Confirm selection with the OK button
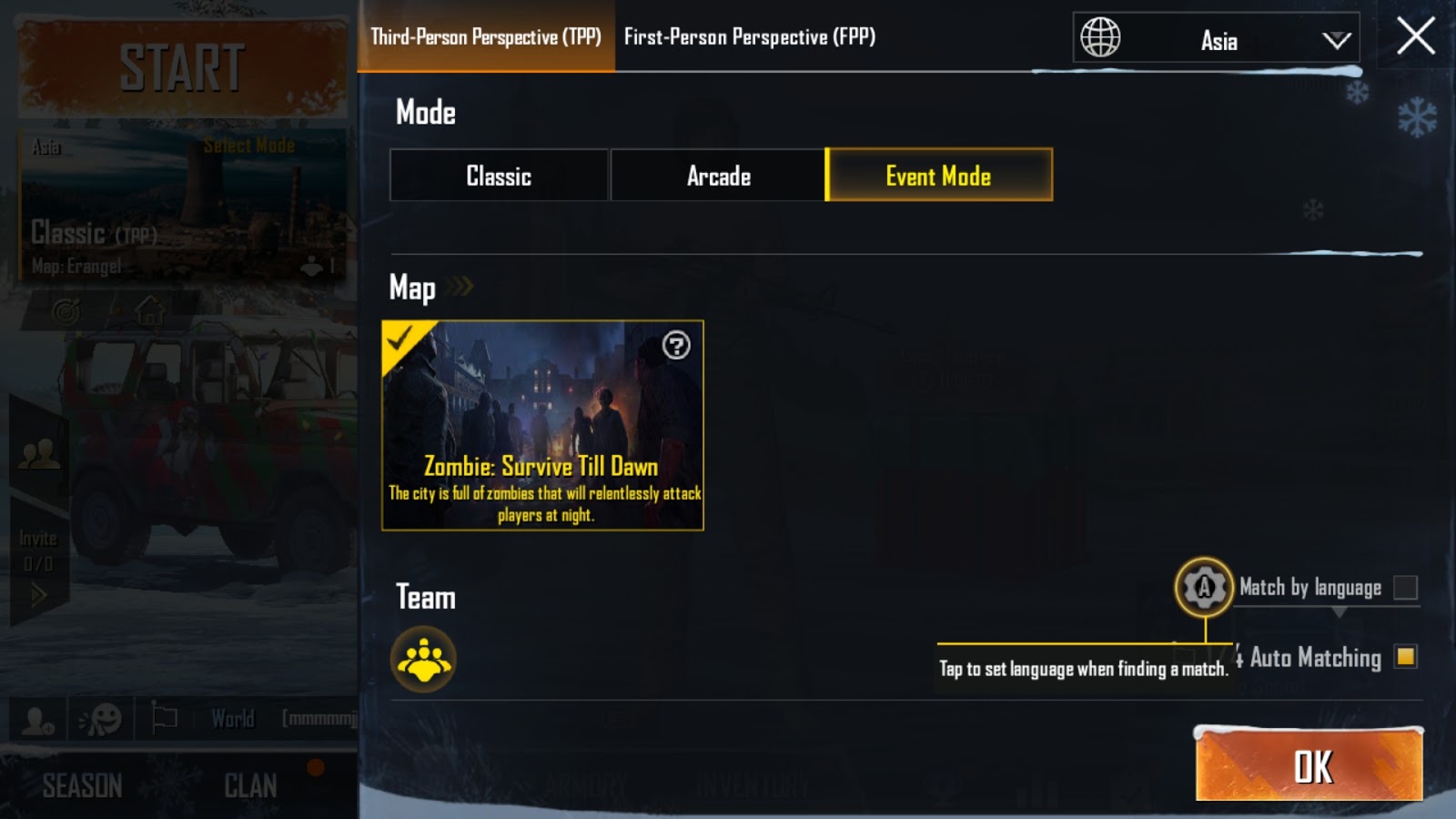 tap(1309, 766)
